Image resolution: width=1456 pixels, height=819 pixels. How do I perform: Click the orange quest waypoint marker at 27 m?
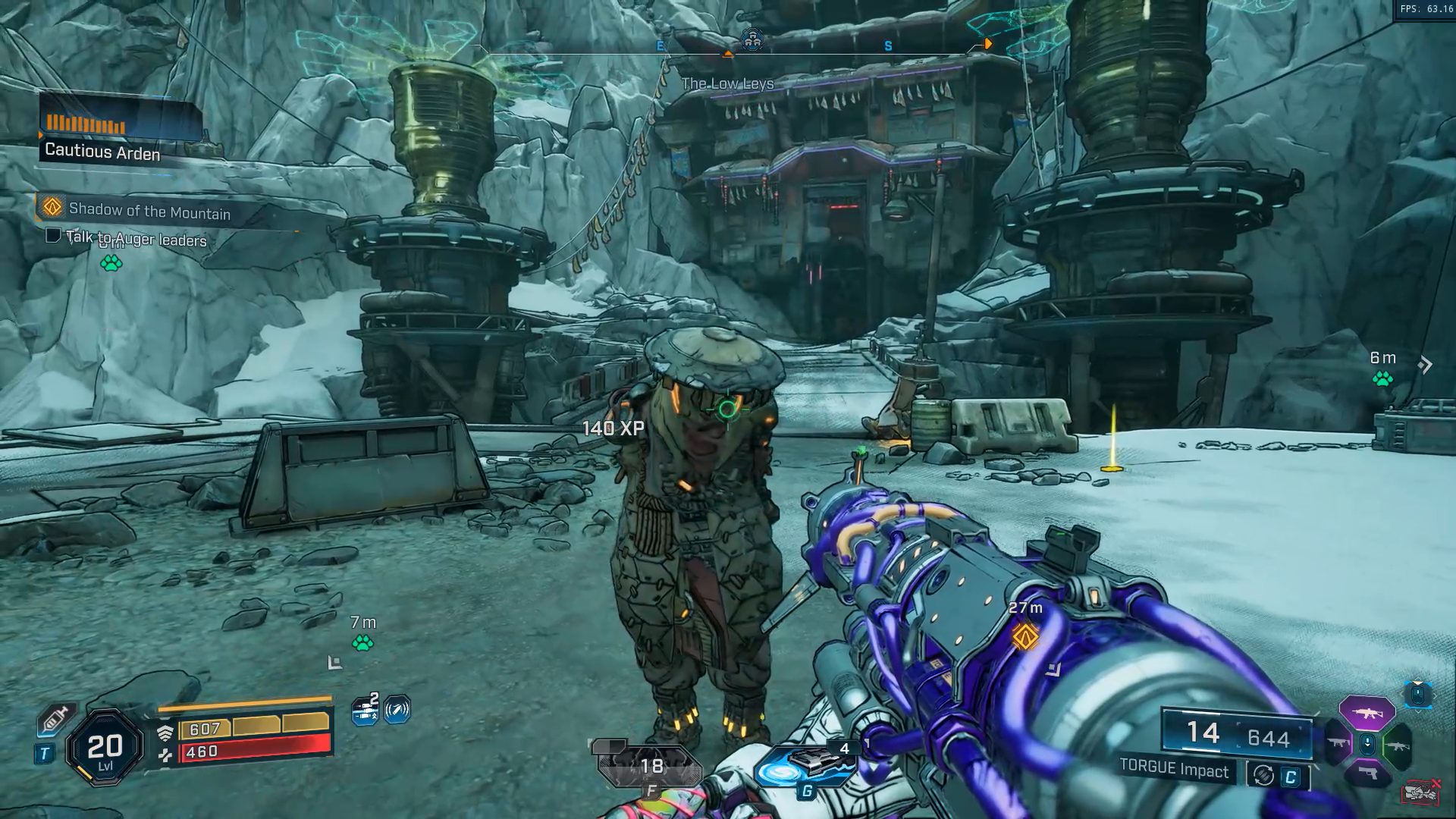tap(1025, 635)
